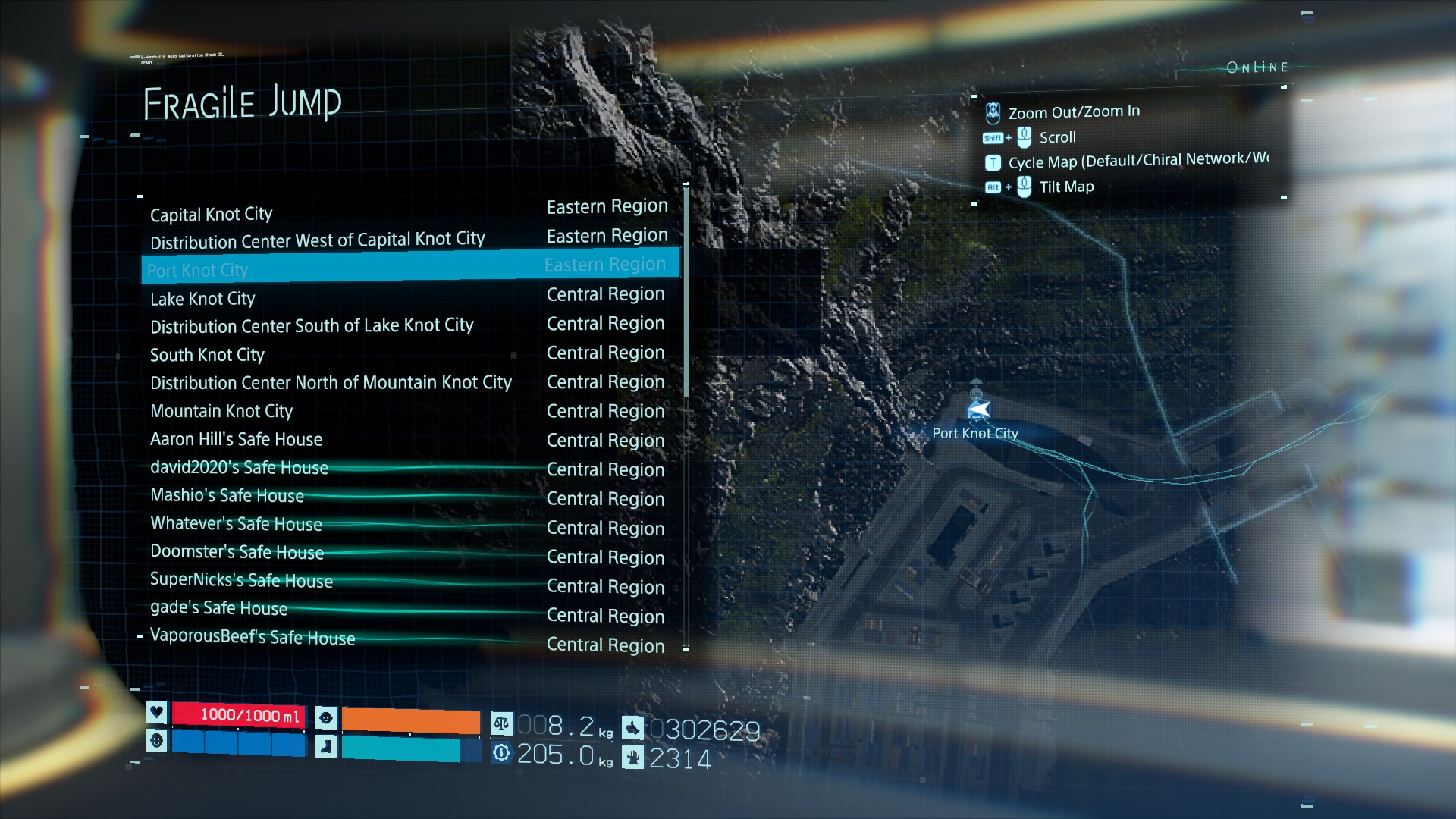
Task: Pick Lake Knot City as jump destination
Action: pos(202,299)
